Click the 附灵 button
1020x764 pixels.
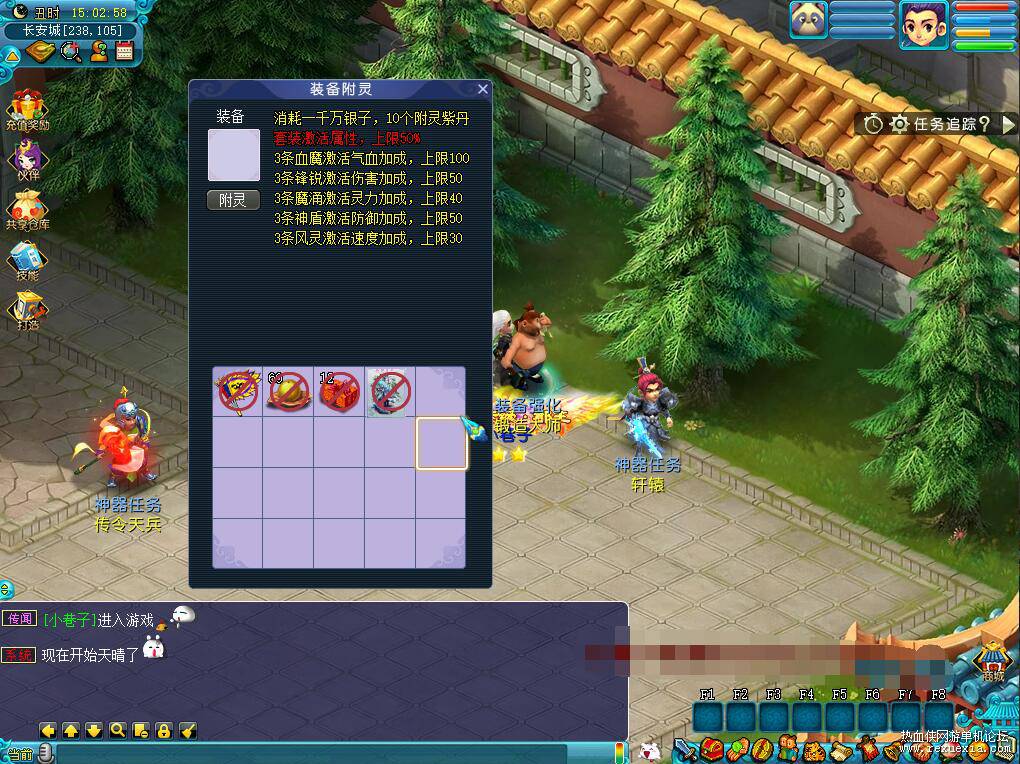coord(232,200)
